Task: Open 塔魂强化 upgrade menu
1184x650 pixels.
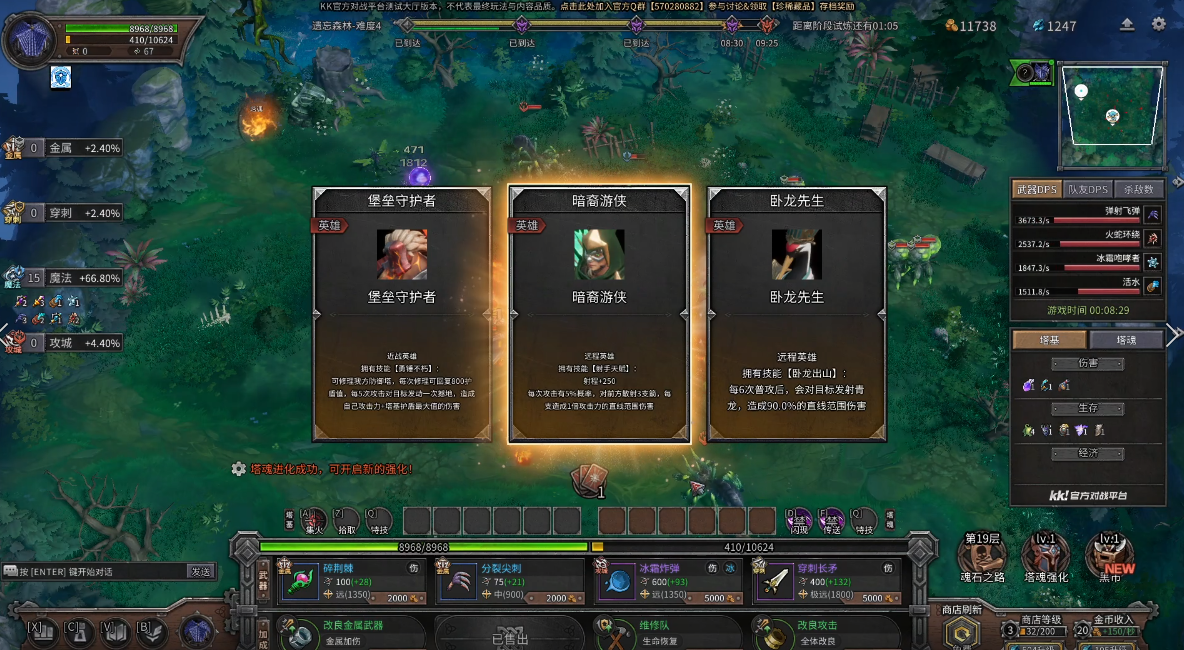Action: [x=1046, y=555]
